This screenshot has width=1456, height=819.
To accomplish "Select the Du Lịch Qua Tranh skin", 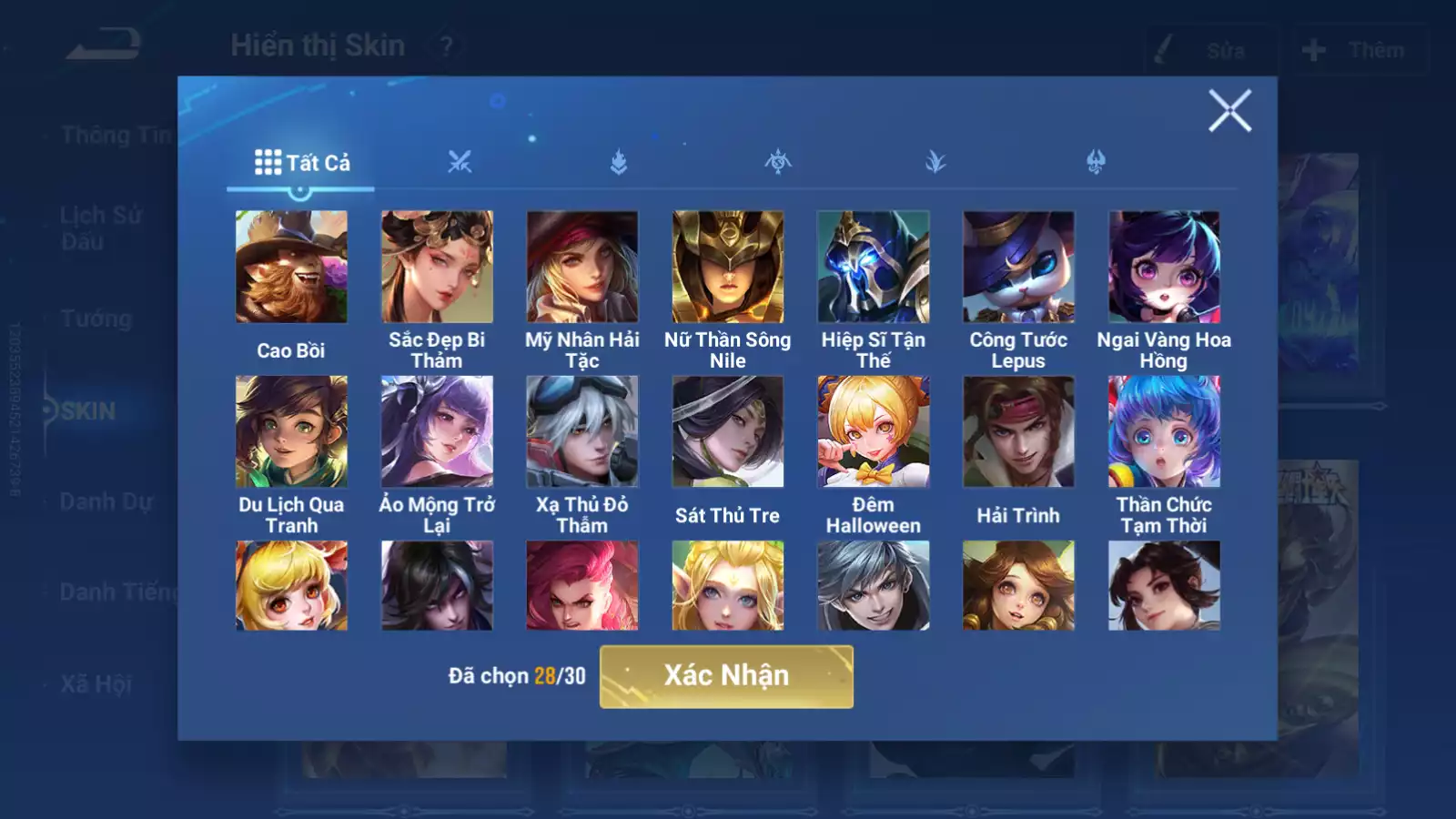I will point(291,431).
